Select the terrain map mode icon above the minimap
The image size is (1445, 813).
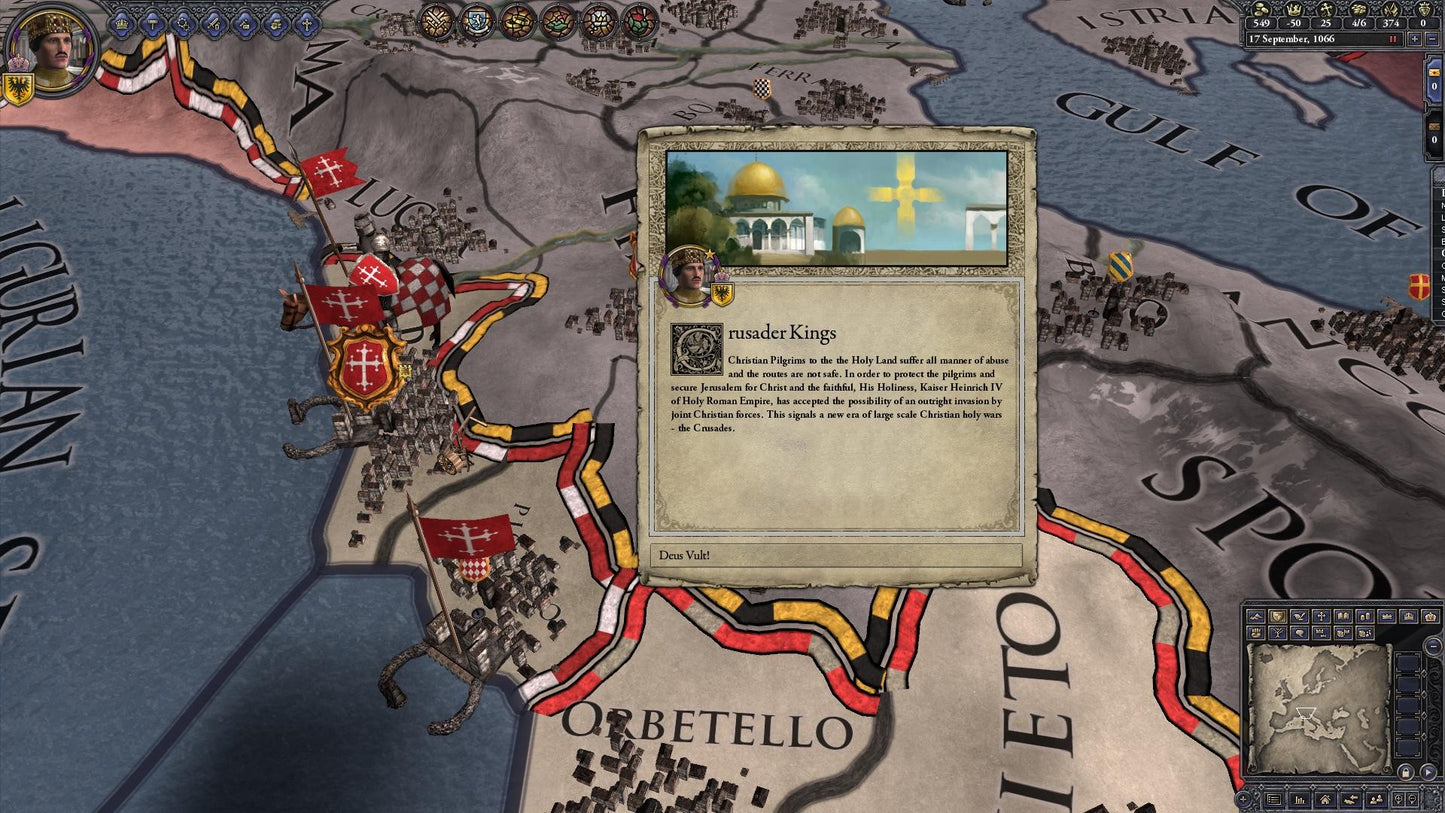point(1255,617)
